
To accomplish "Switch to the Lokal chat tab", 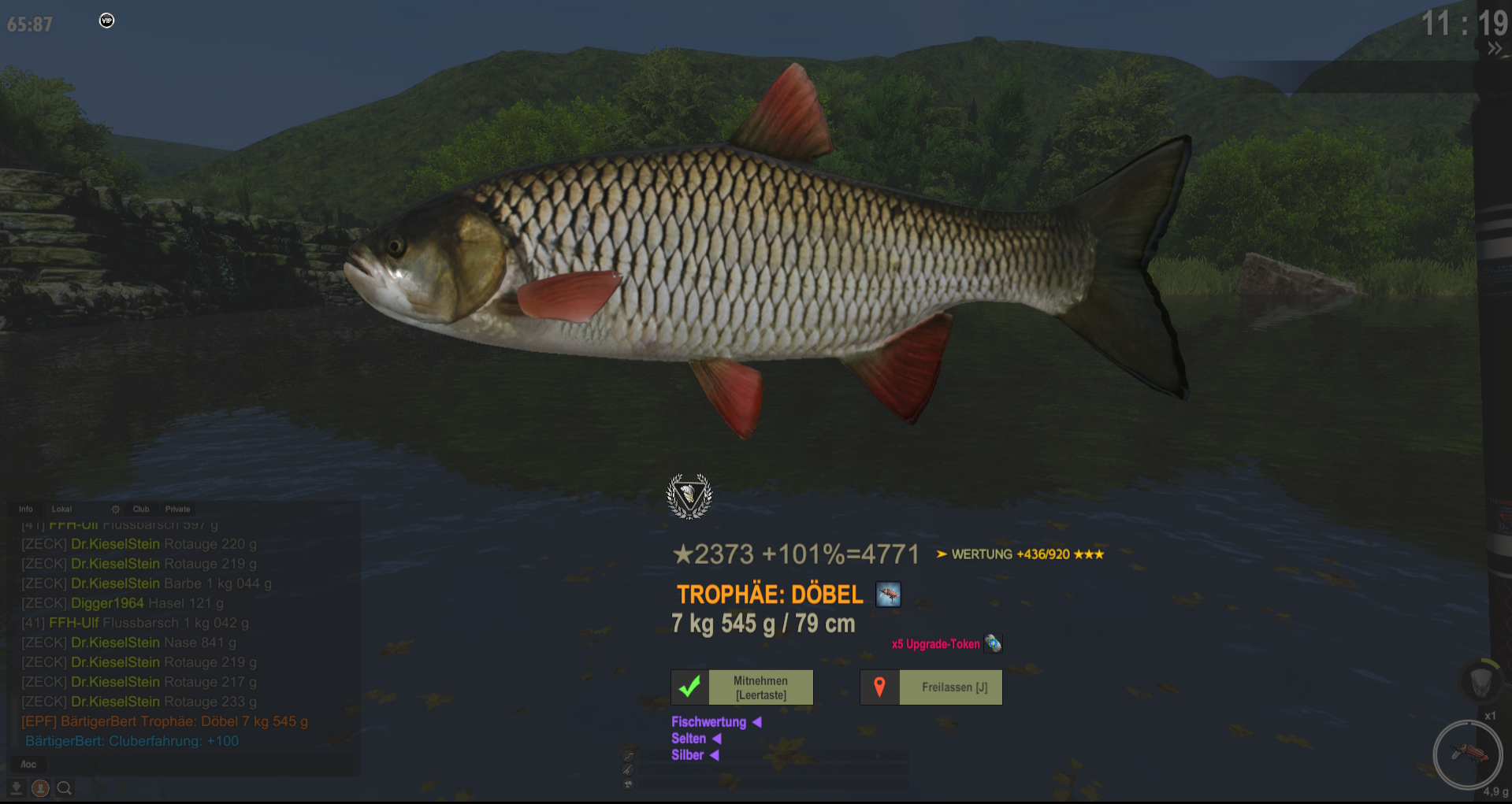I will 61,509.
